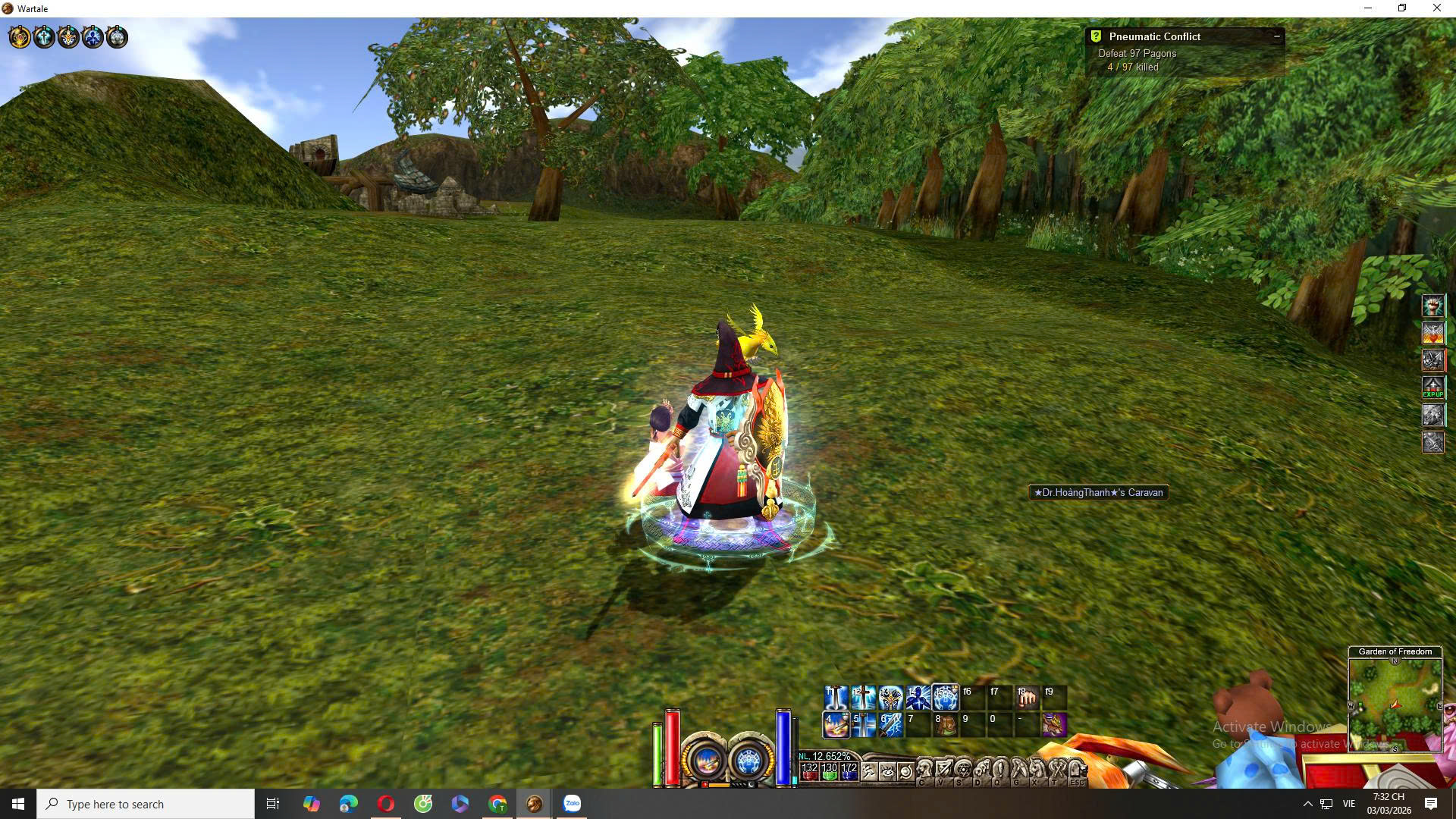Inspect the raised fist buff icon
The height and width of the screenshot is (819, 1456).
(1432, 306)
